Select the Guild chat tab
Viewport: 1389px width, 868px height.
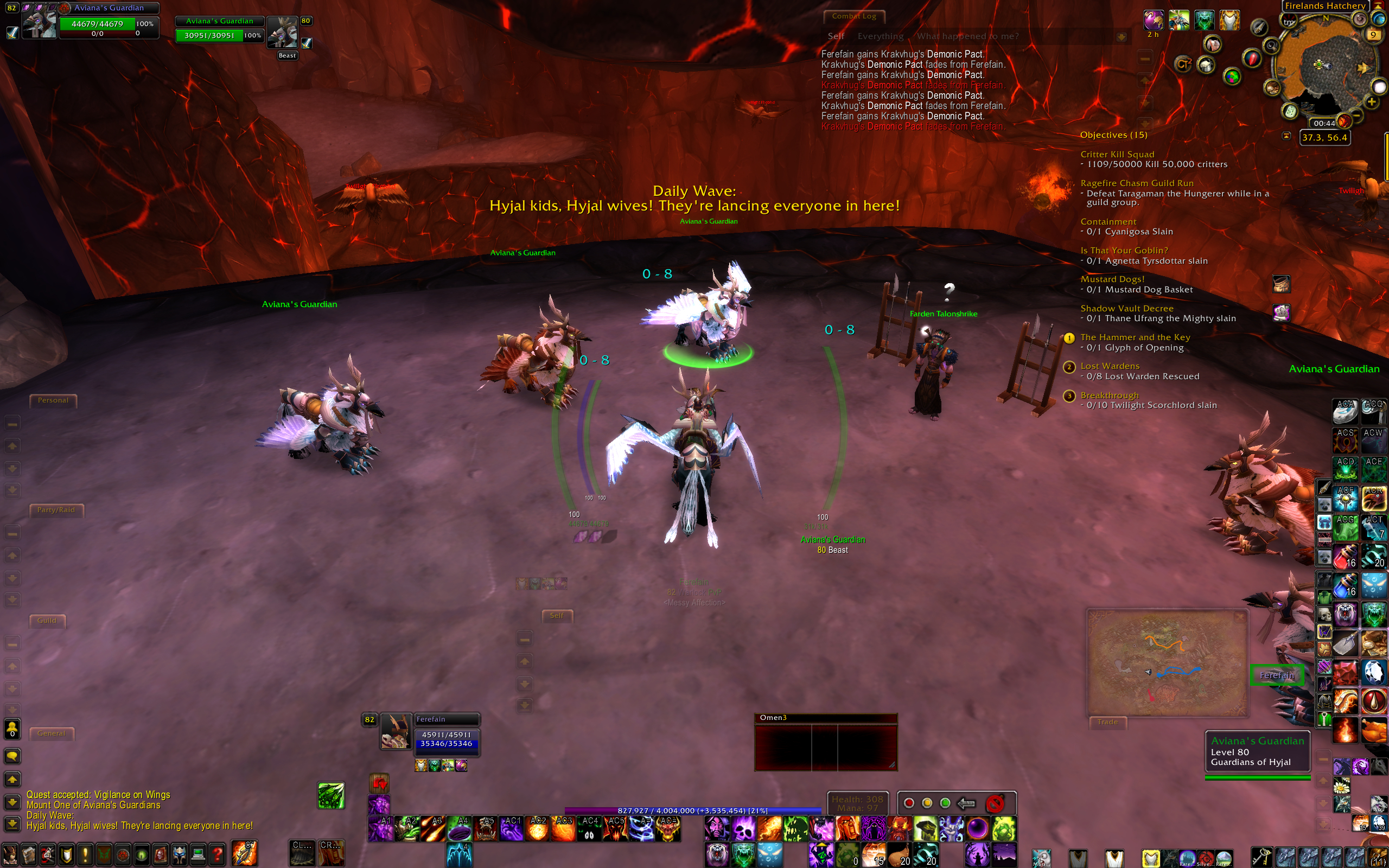click(x=47, y=621)
